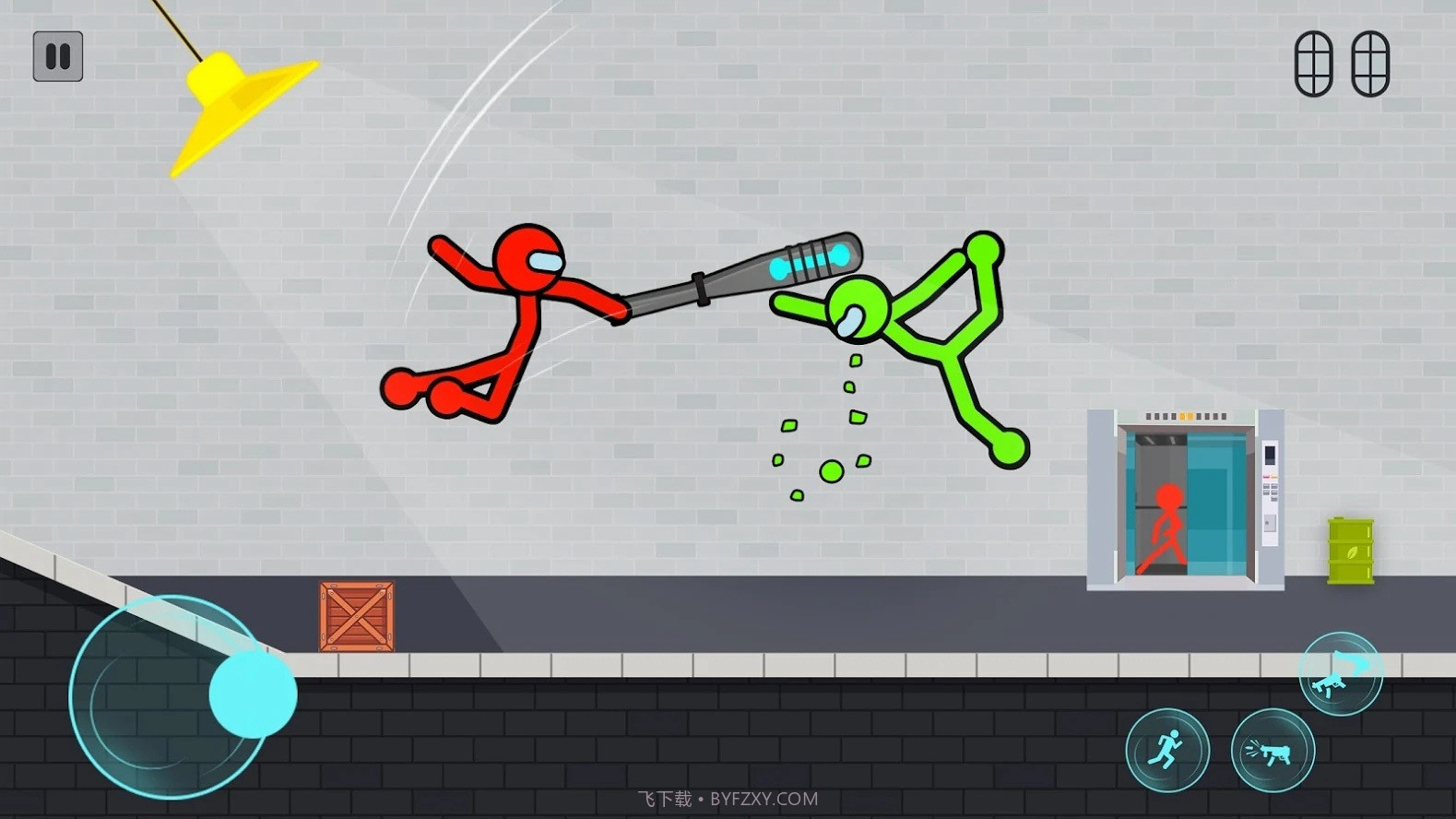Tap the running figure dash button
The image size is (1456, 819).
pos(1166,750)
